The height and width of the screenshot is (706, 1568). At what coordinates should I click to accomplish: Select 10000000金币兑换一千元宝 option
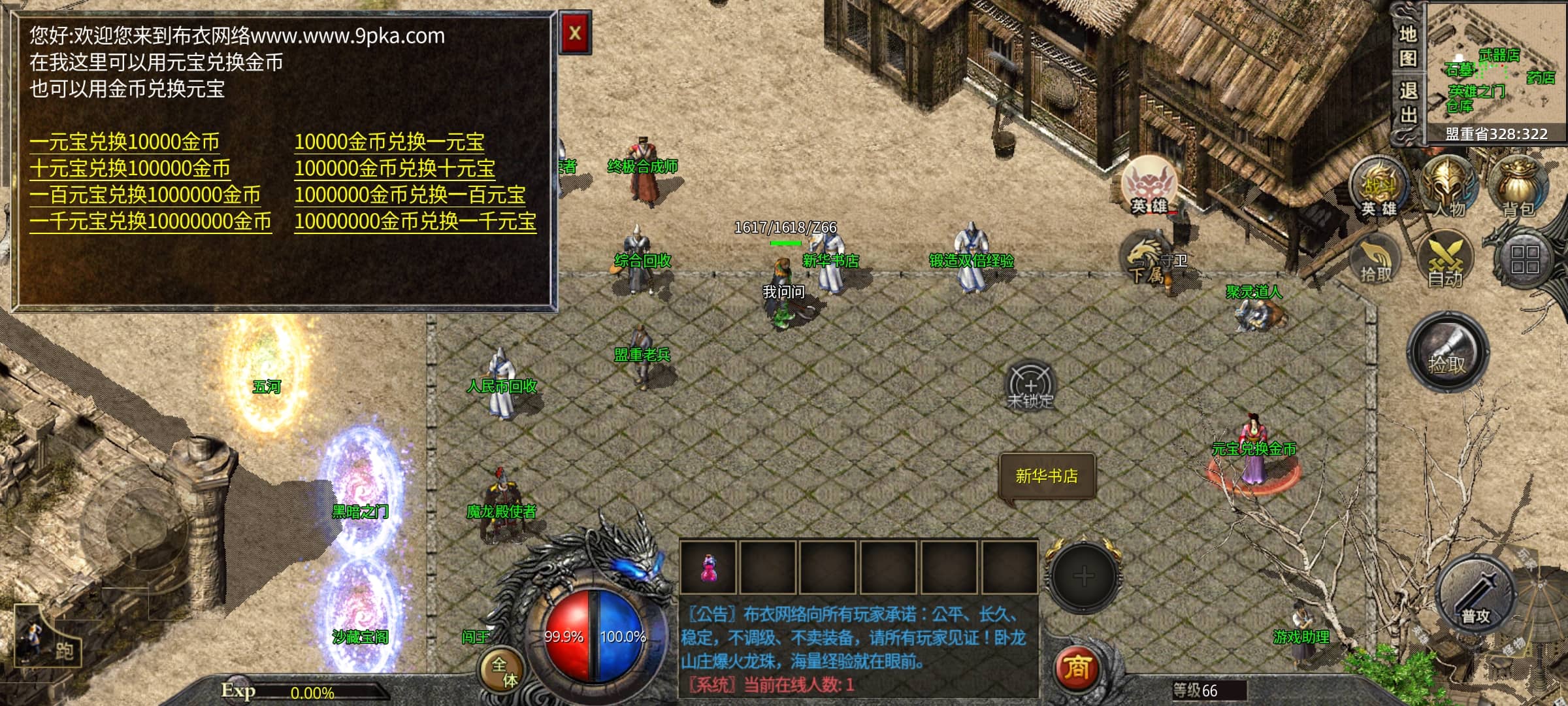415,222
